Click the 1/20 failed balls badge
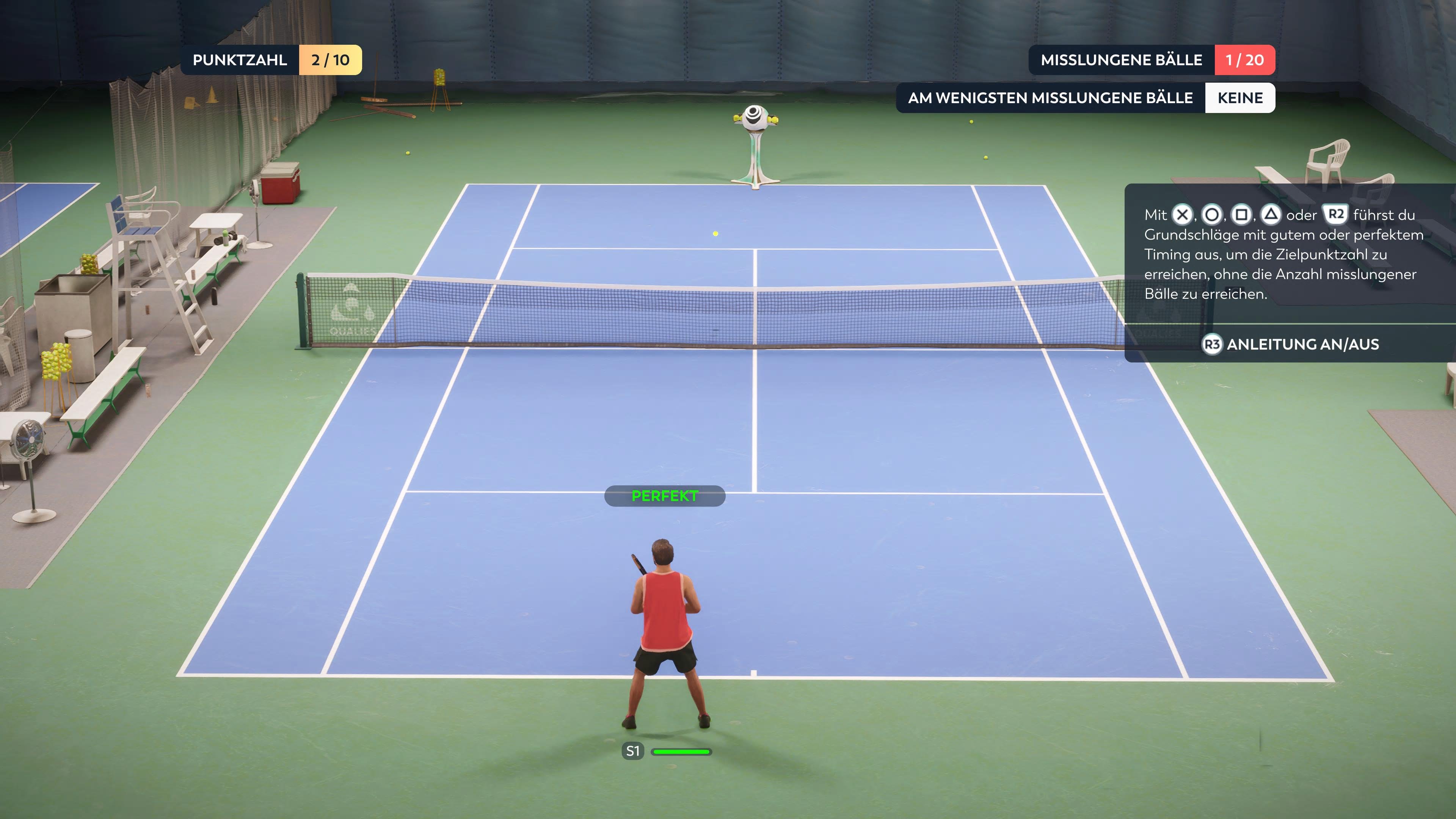Screen dimensions: 1456x819 [1245, 60]
